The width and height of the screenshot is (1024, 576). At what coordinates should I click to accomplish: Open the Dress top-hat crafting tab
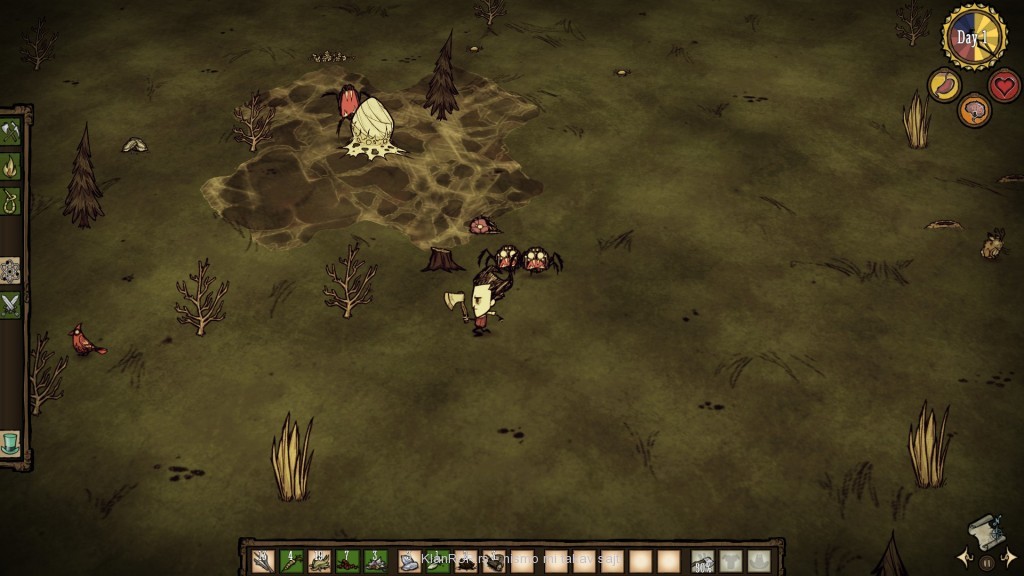[11, 443]
